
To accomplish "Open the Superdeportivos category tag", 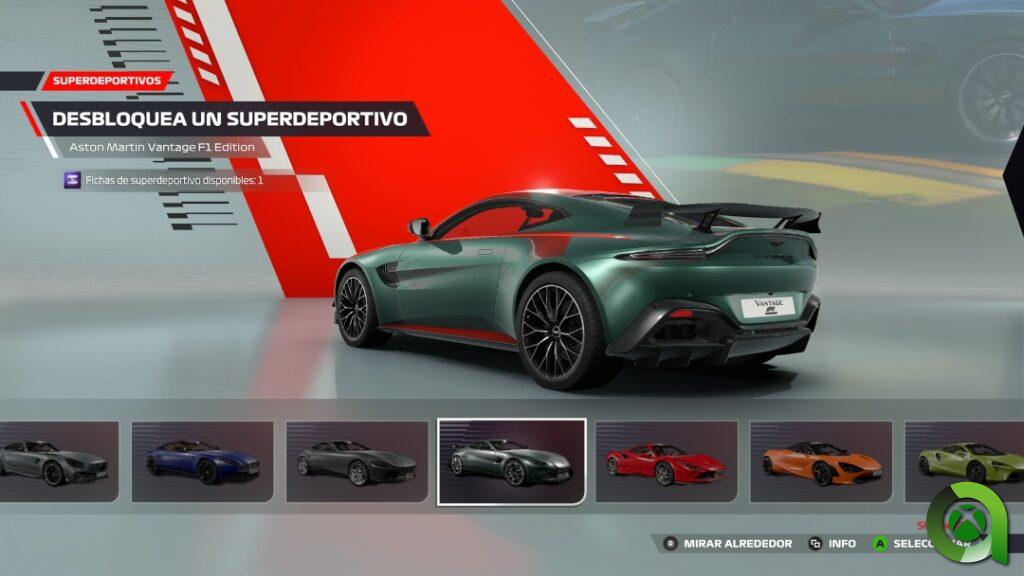I will 108,81.
